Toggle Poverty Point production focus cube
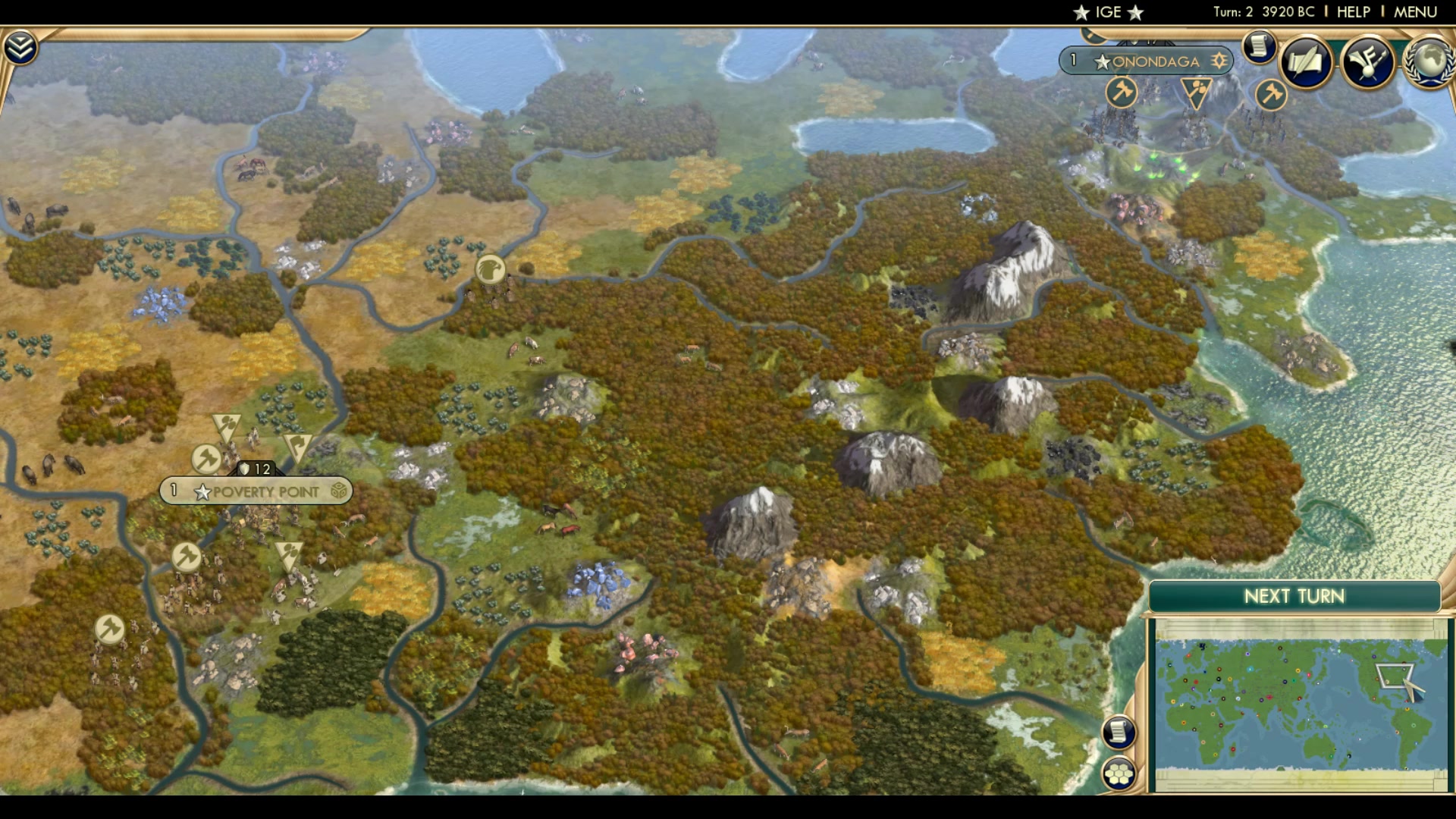Image resolution: width=1456 pixels, height=819 pixels. coord(337,491)
